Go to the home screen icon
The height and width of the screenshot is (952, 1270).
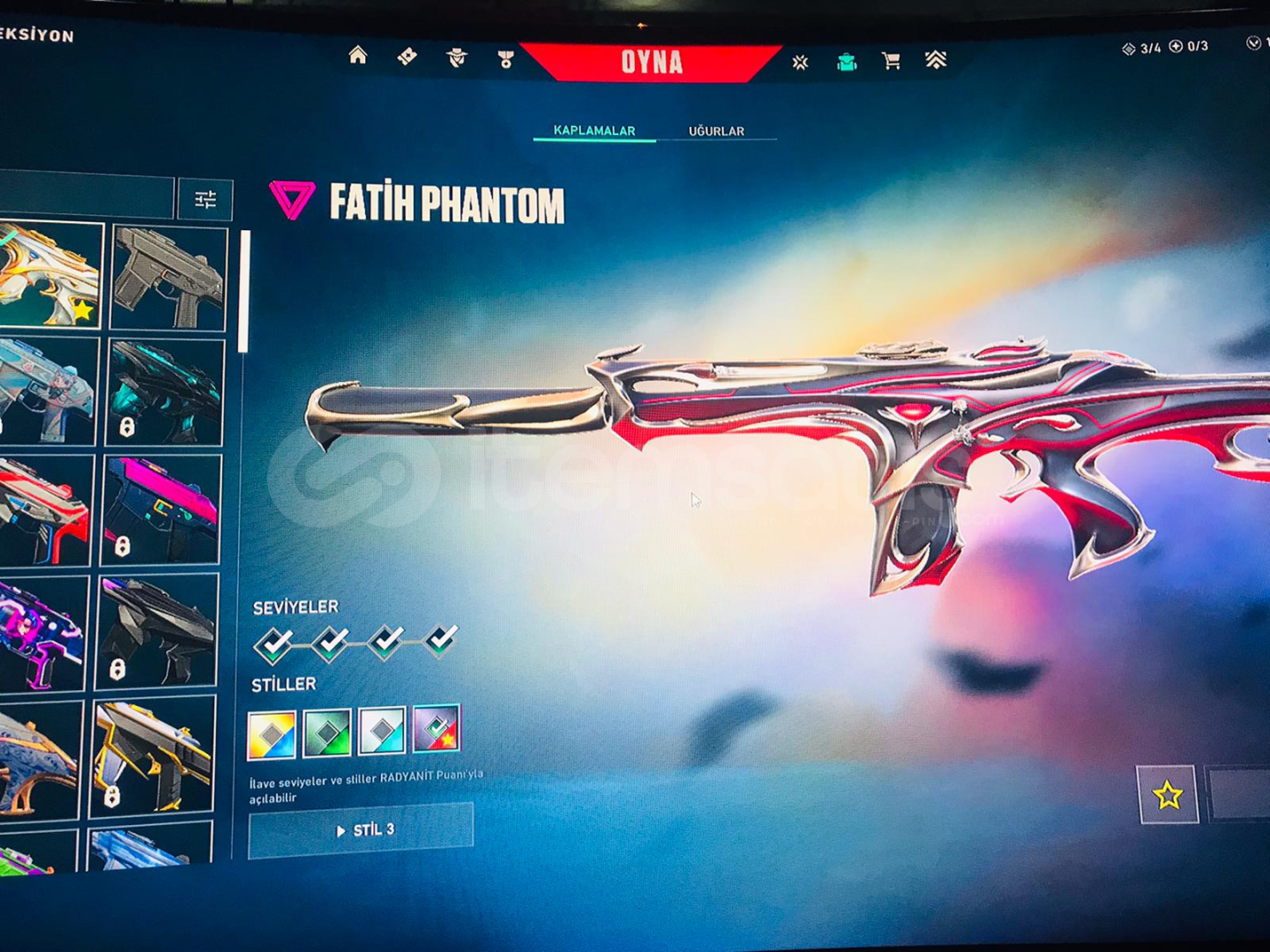pos(357,56)
